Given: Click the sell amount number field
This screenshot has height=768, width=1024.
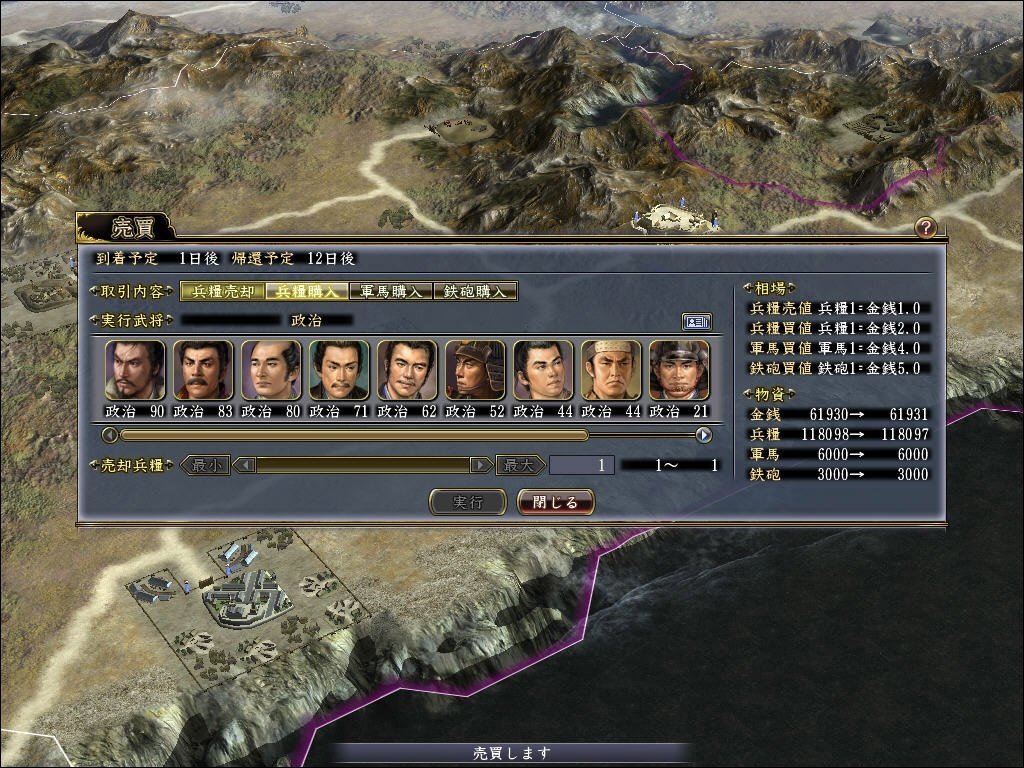Looking at the screenshot, I should point(581,465).
